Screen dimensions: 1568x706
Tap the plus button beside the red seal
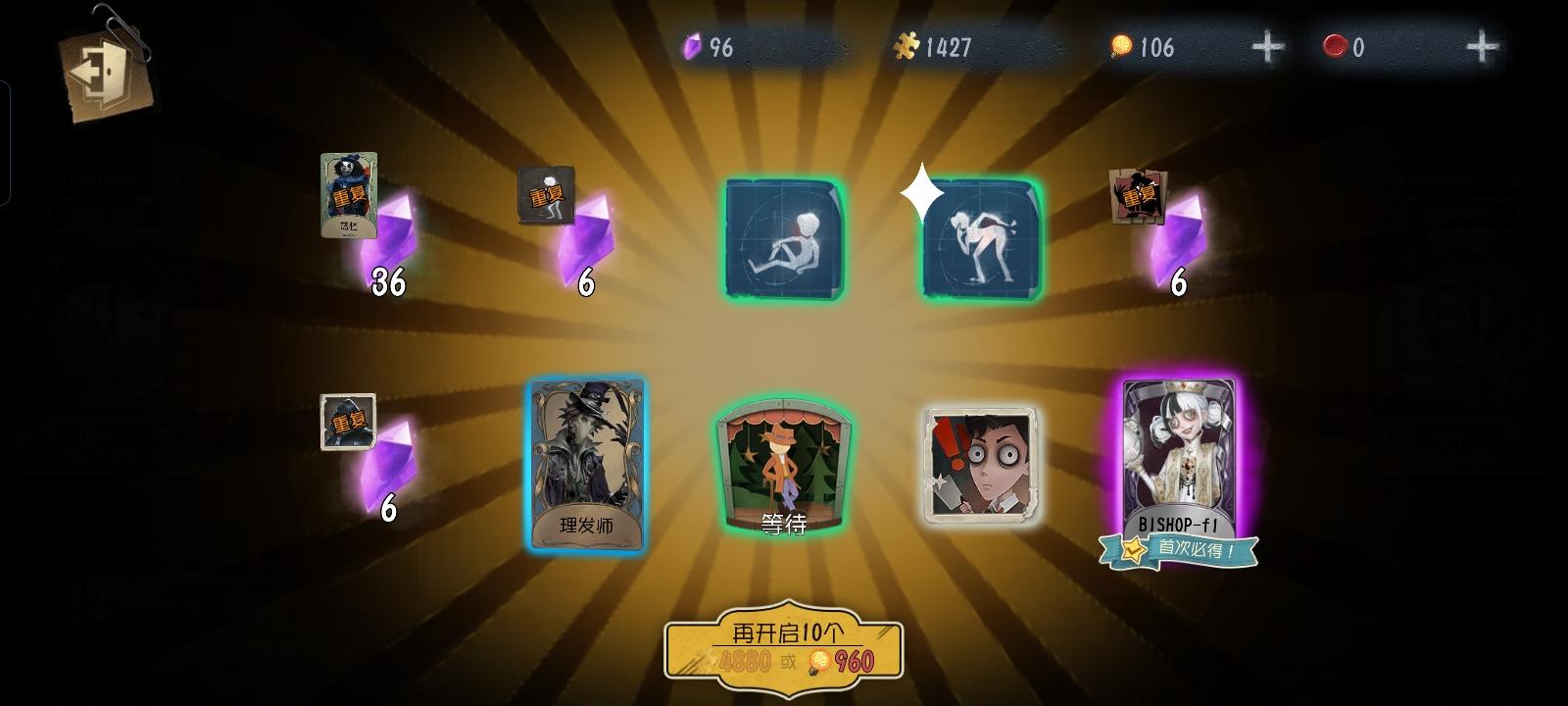click(1482, 44)
